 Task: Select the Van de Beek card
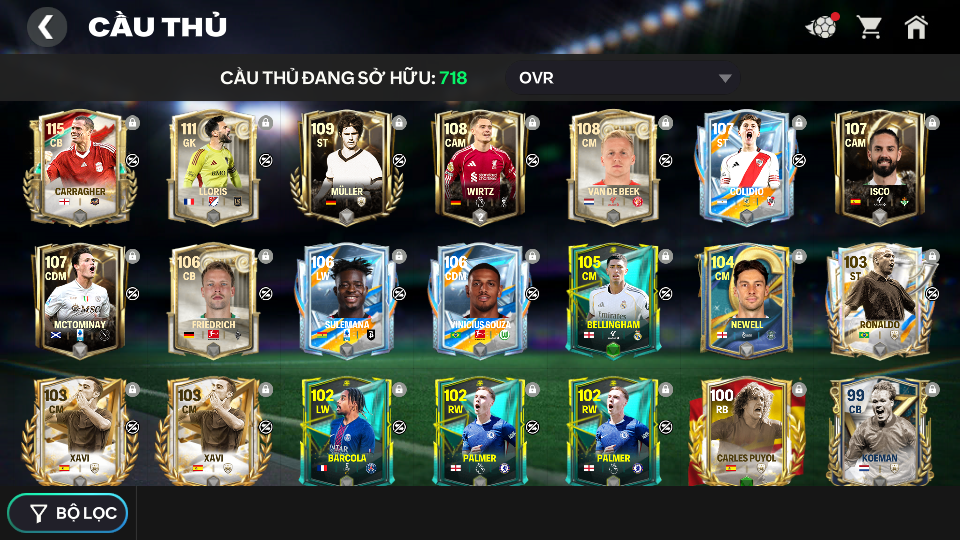tap(612, 166)
